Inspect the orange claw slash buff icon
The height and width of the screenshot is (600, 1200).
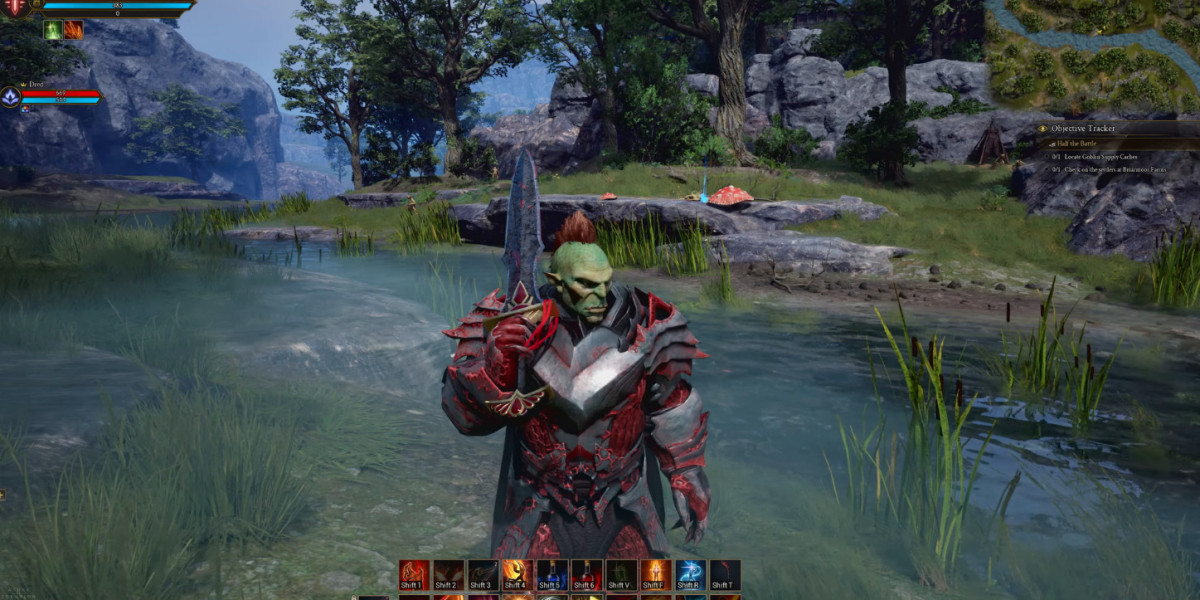click(74, 30)
